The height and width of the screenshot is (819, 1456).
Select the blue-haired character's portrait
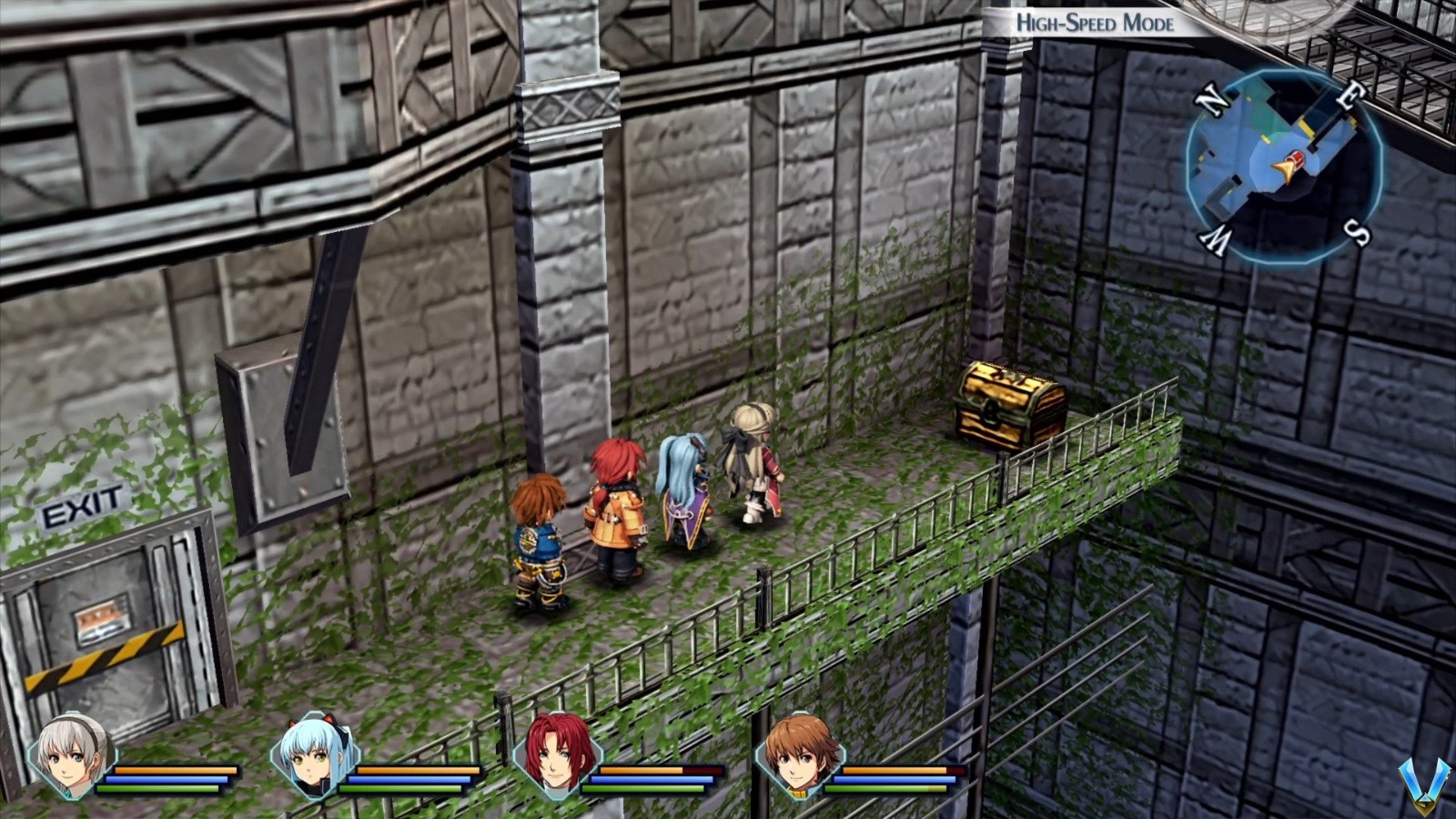point(316,760)
